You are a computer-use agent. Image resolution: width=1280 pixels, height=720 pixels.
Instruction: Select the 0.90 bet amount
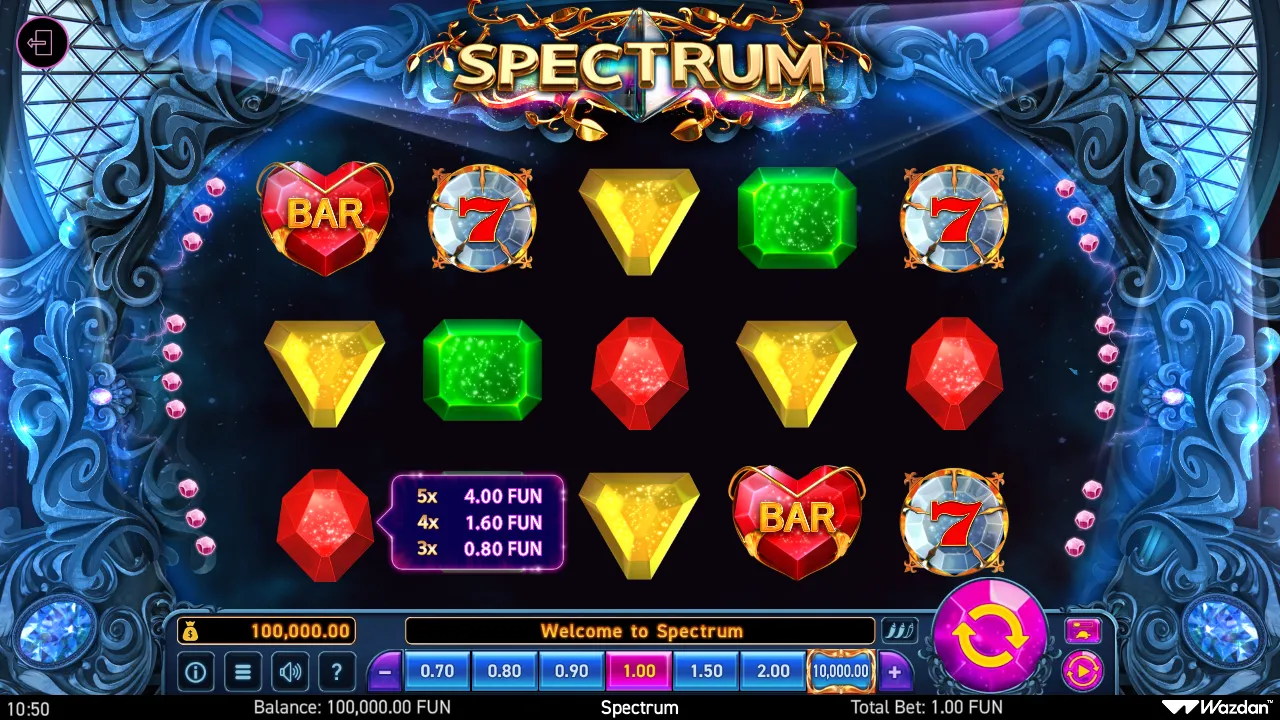[571, 671]
